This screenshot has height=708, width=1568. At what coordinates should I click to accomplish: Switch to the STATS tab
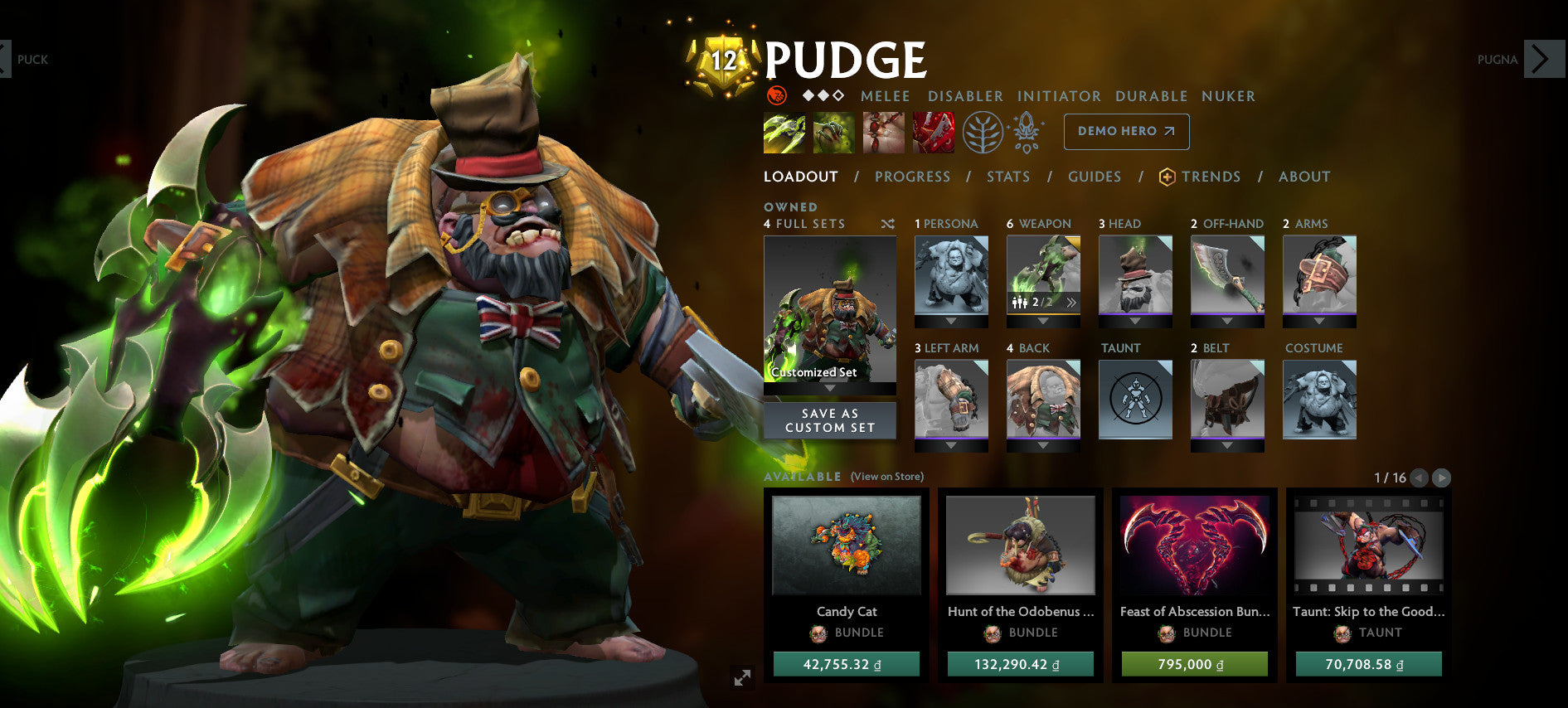(x=1008, y=177)
